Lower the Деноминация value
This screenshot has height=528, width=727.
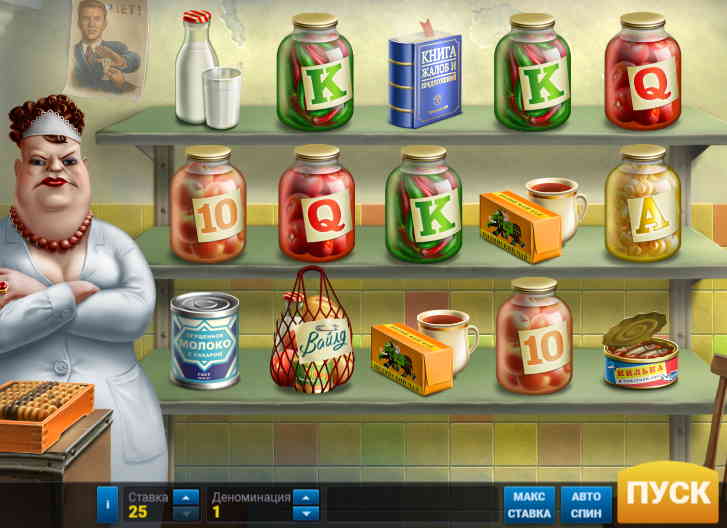306,513
